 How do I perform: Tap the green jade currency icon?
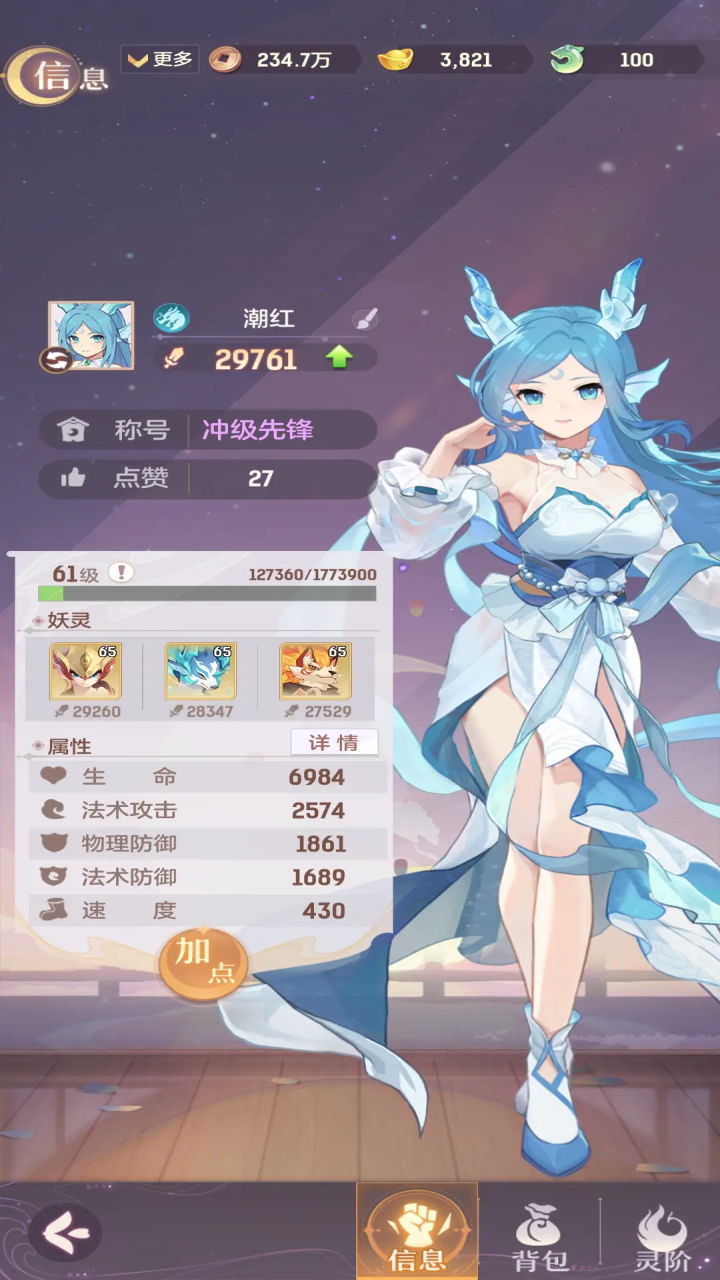(x=567, y=60)
